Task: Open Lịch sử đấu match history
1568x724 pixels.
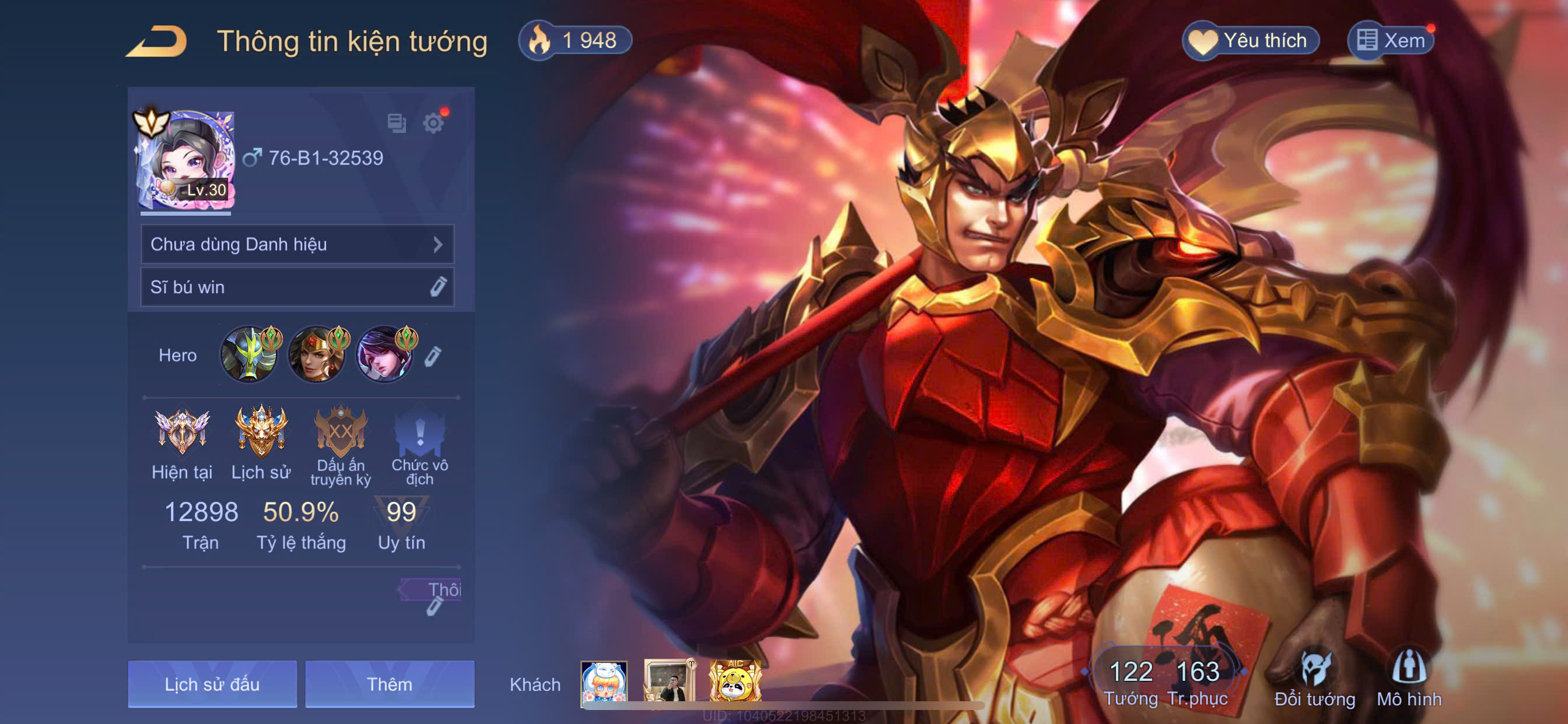Action: [212, 684]
